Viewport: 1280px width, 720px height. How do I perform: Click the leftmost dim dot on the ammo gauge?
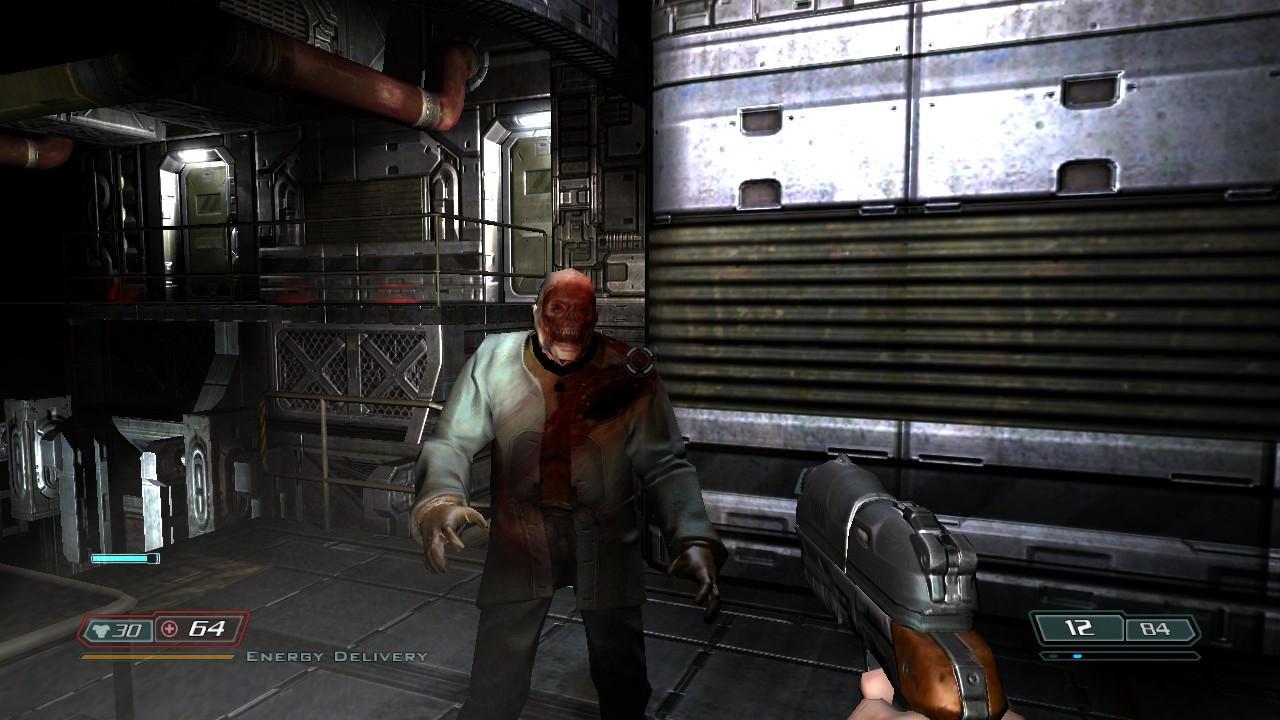point(1053,656)
